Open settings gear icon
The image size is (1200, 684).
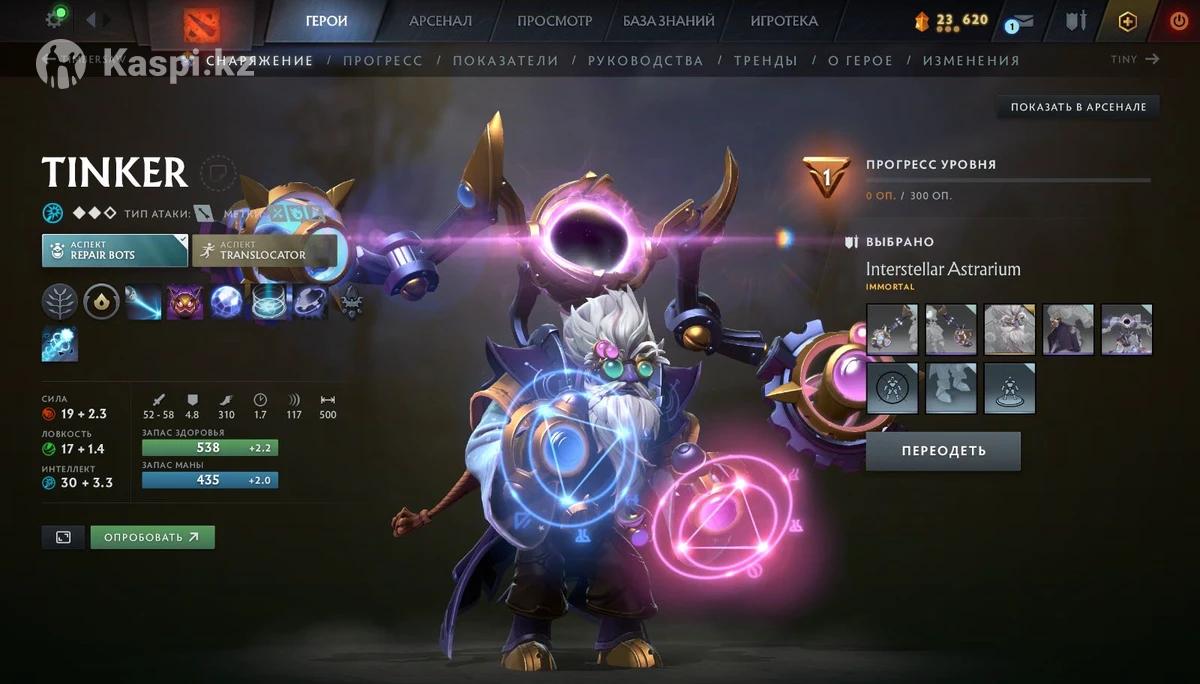(x=55, y=19)
